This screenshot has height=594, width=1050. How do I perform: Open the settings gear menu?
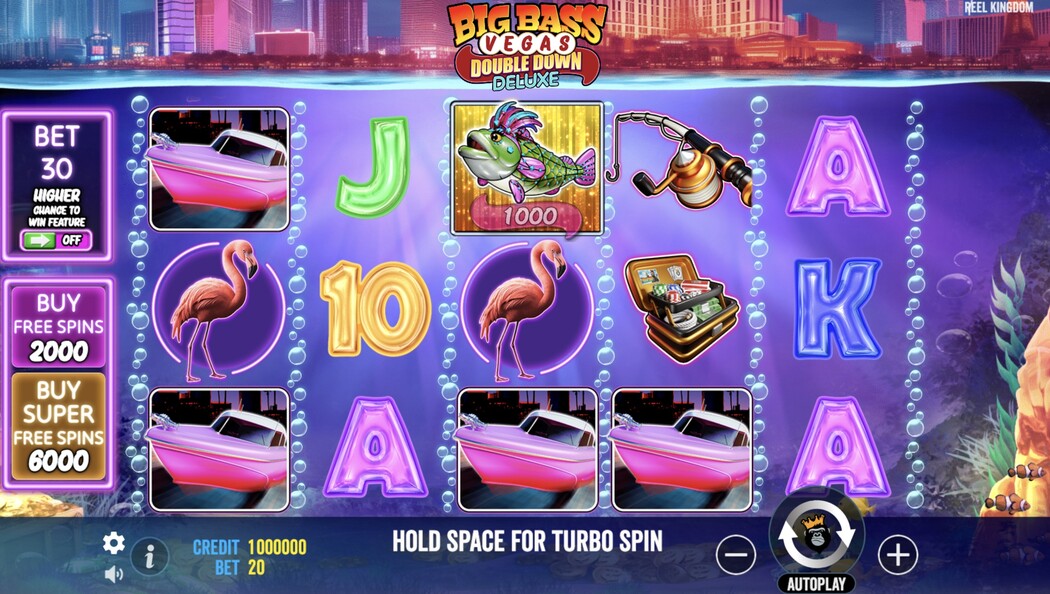114,543
